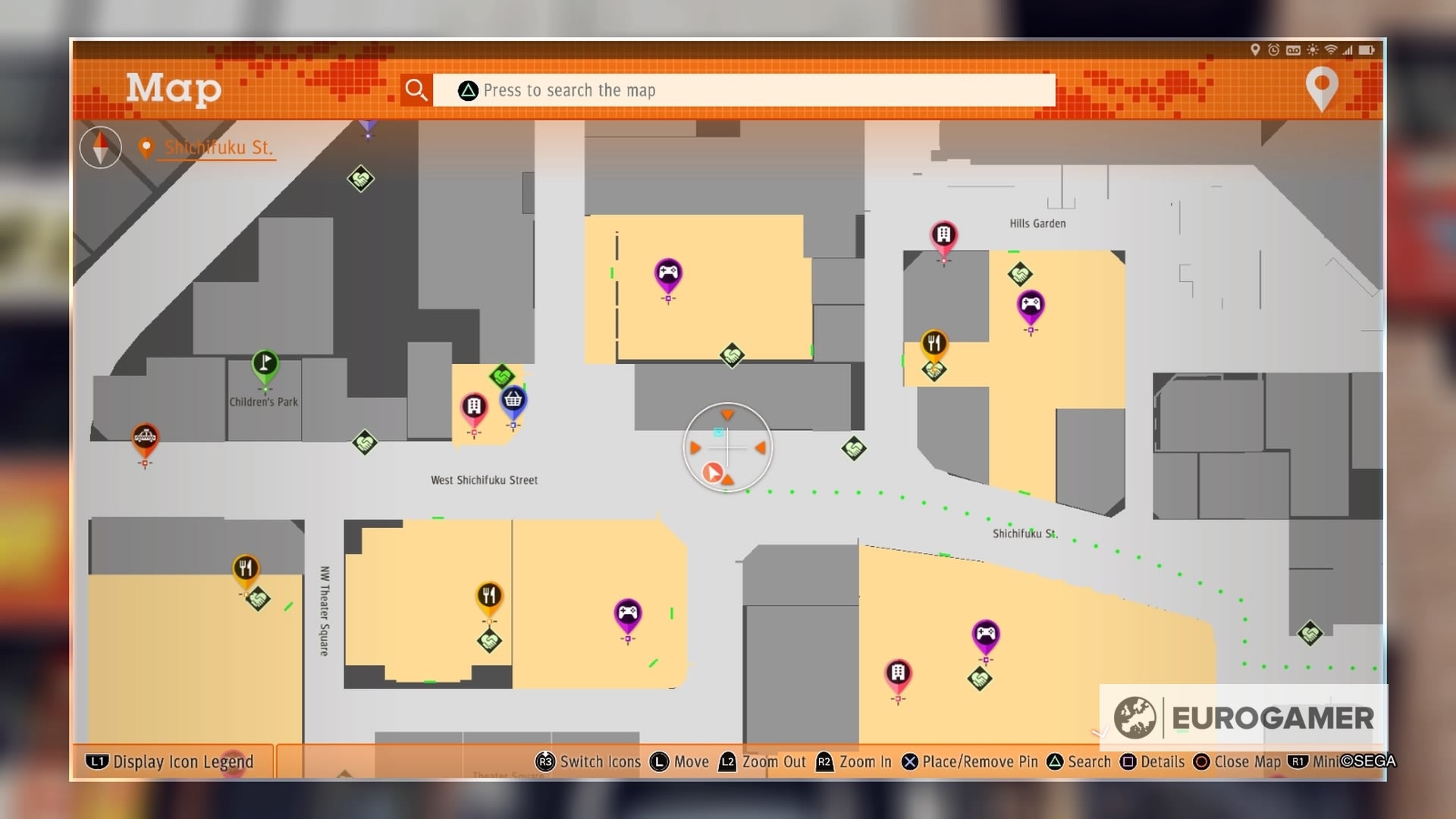Select the taxi stand pin near Children's Park
This screenshot has width=1456, height=819.
(144, 438)
